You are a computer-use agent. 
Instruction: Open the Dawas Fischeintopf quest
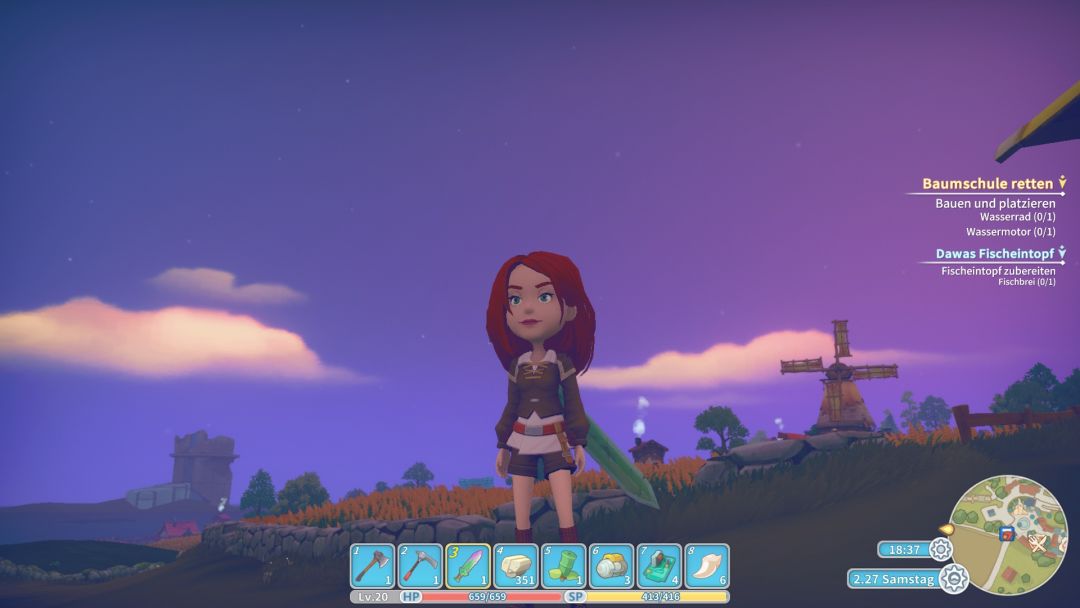[x=995, y=254]
